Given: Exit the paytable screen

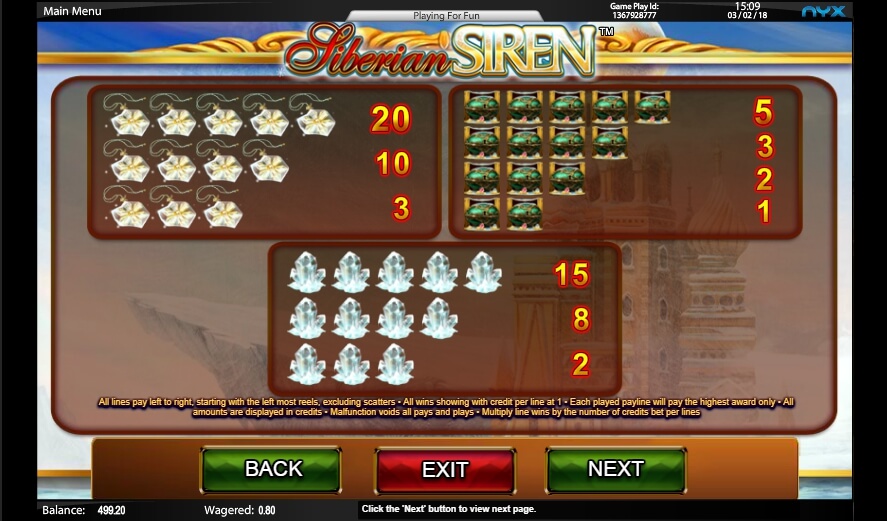Looking at the screenshot, I should pos(445,469).
